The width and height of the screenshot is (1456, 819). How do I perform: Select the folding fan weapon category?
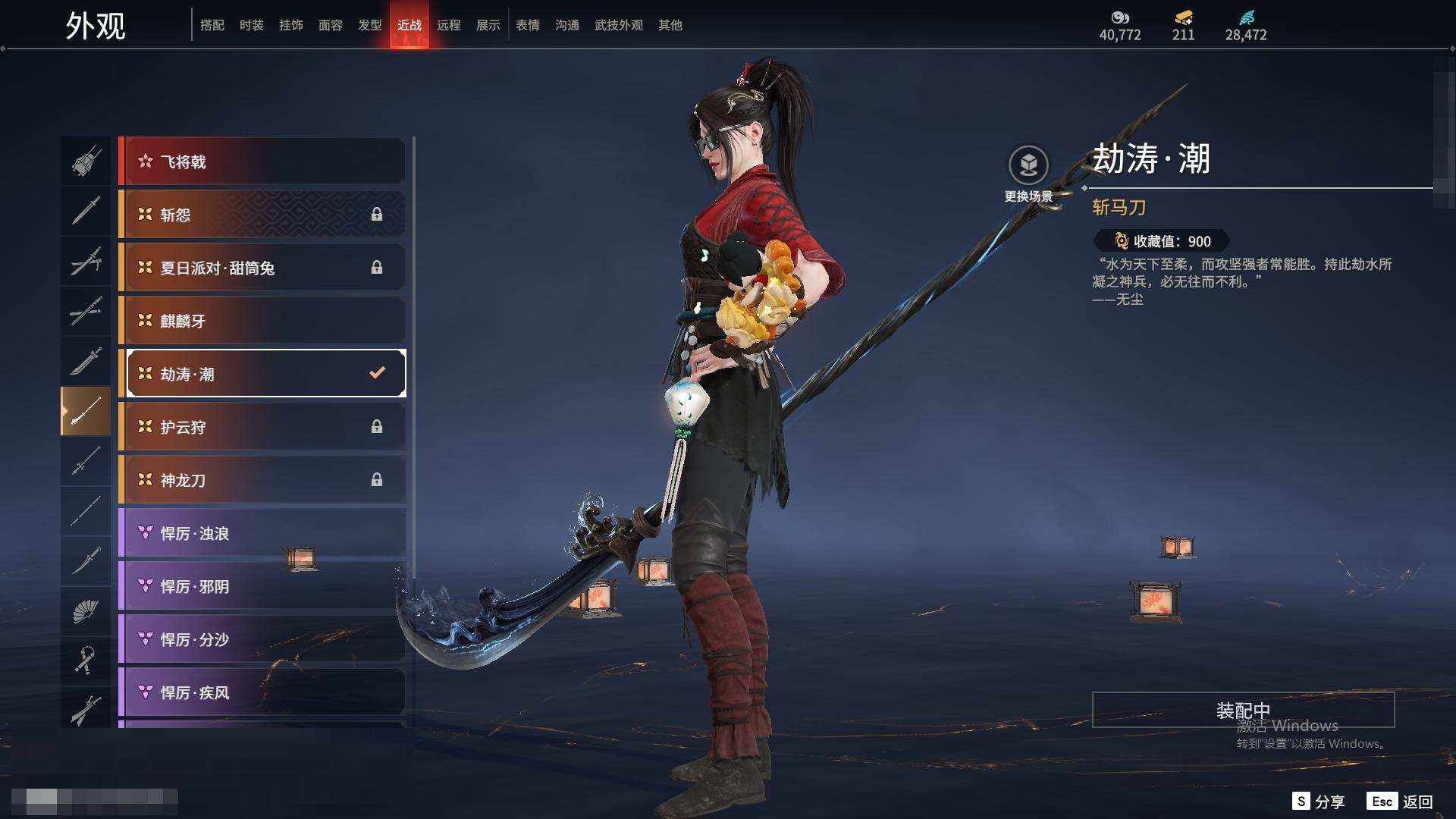point(85,611)
